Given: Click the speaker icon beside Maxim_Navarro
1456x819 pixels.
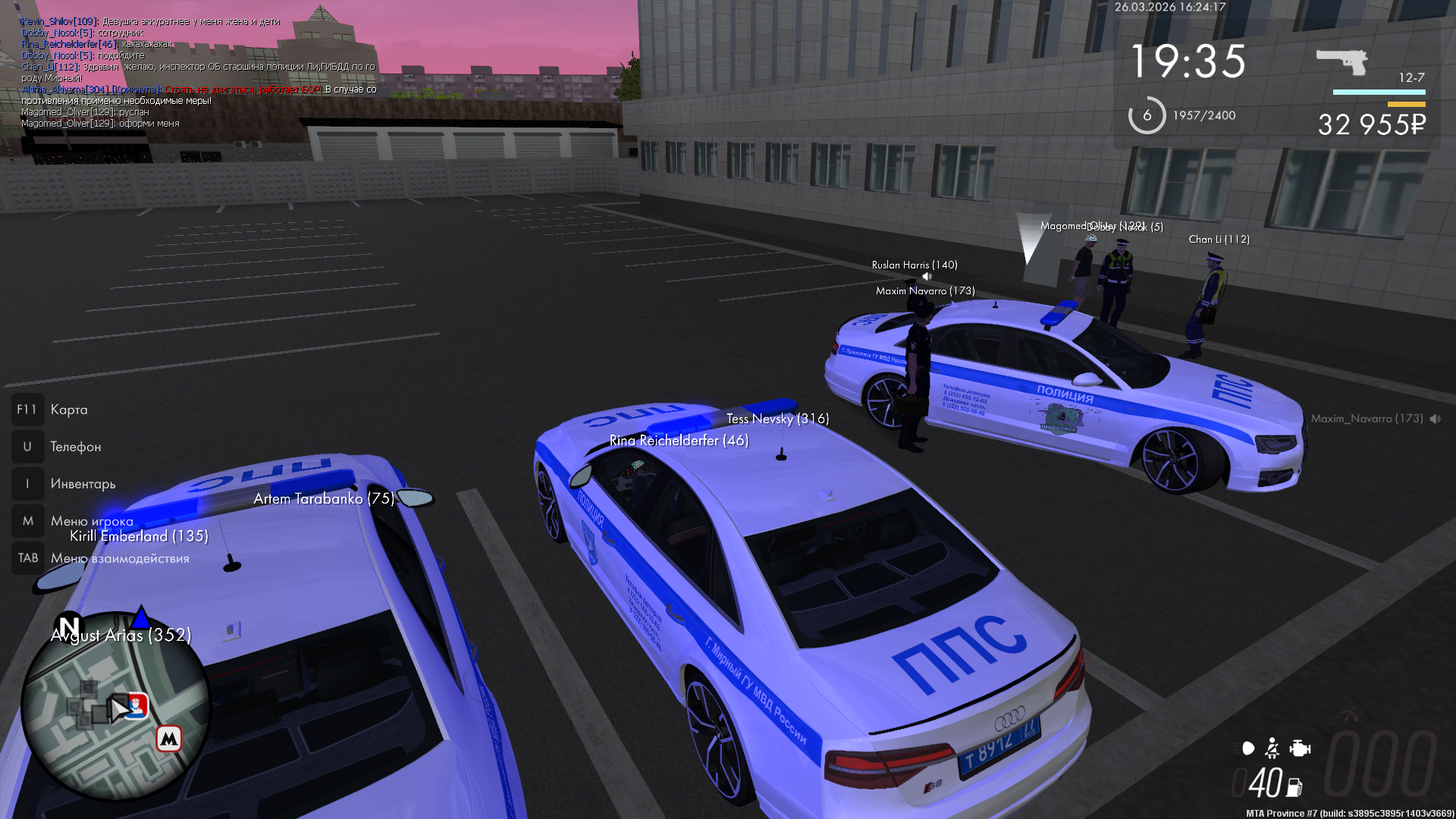Looking at the screenshot, I should point(1435,419).
